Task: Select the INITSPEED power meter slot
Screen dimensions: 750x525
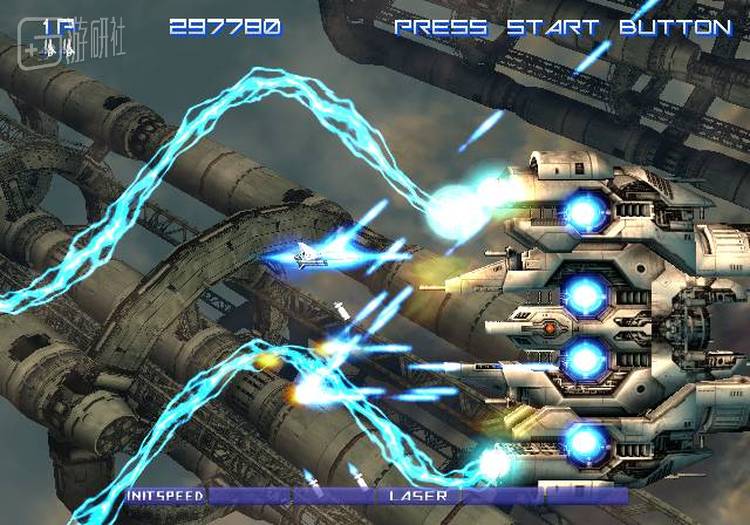Action: tap(166, 495)
